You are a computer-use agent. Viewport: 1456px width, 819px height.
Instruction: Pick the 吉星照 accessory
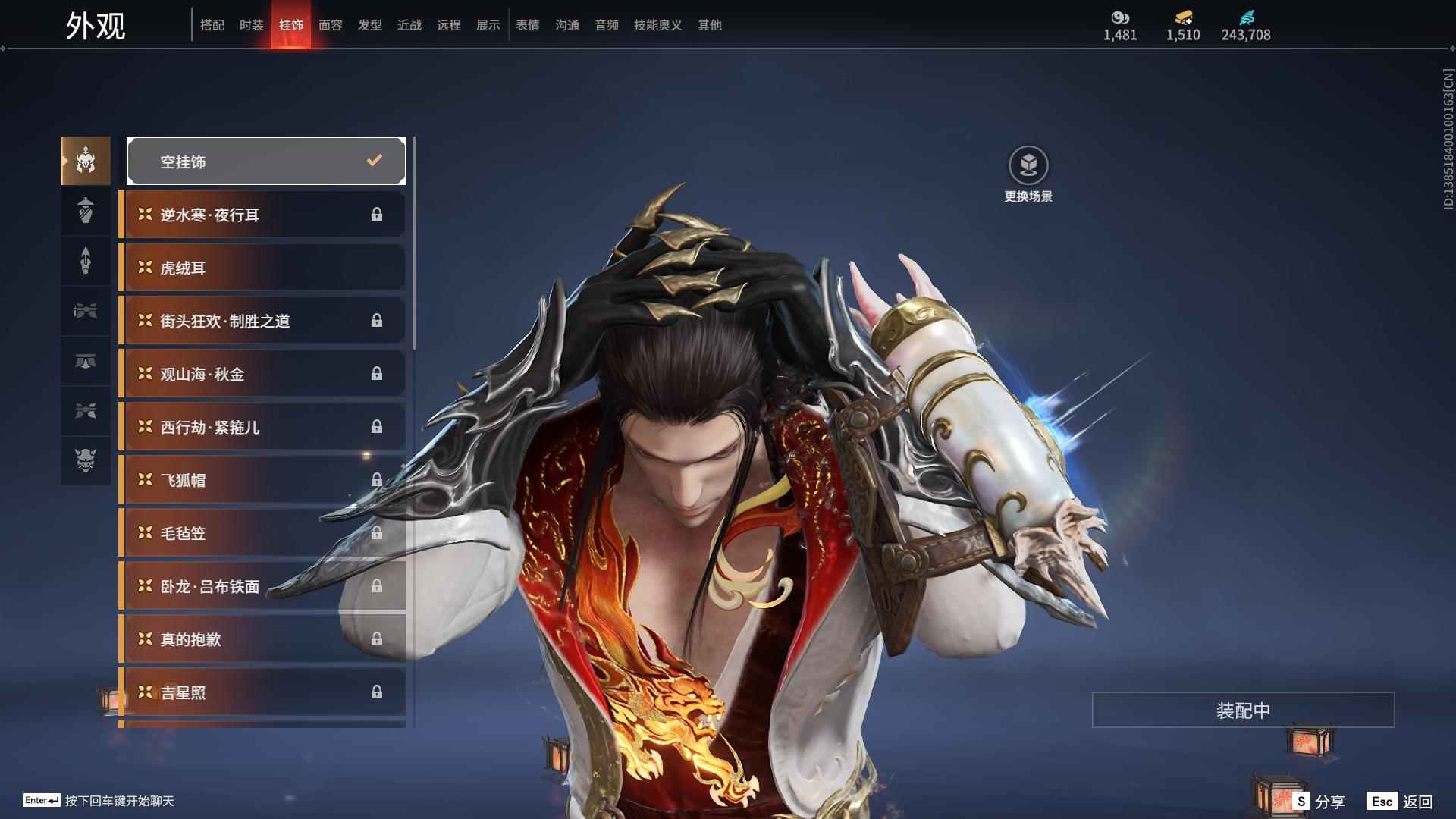click(262, 692)
